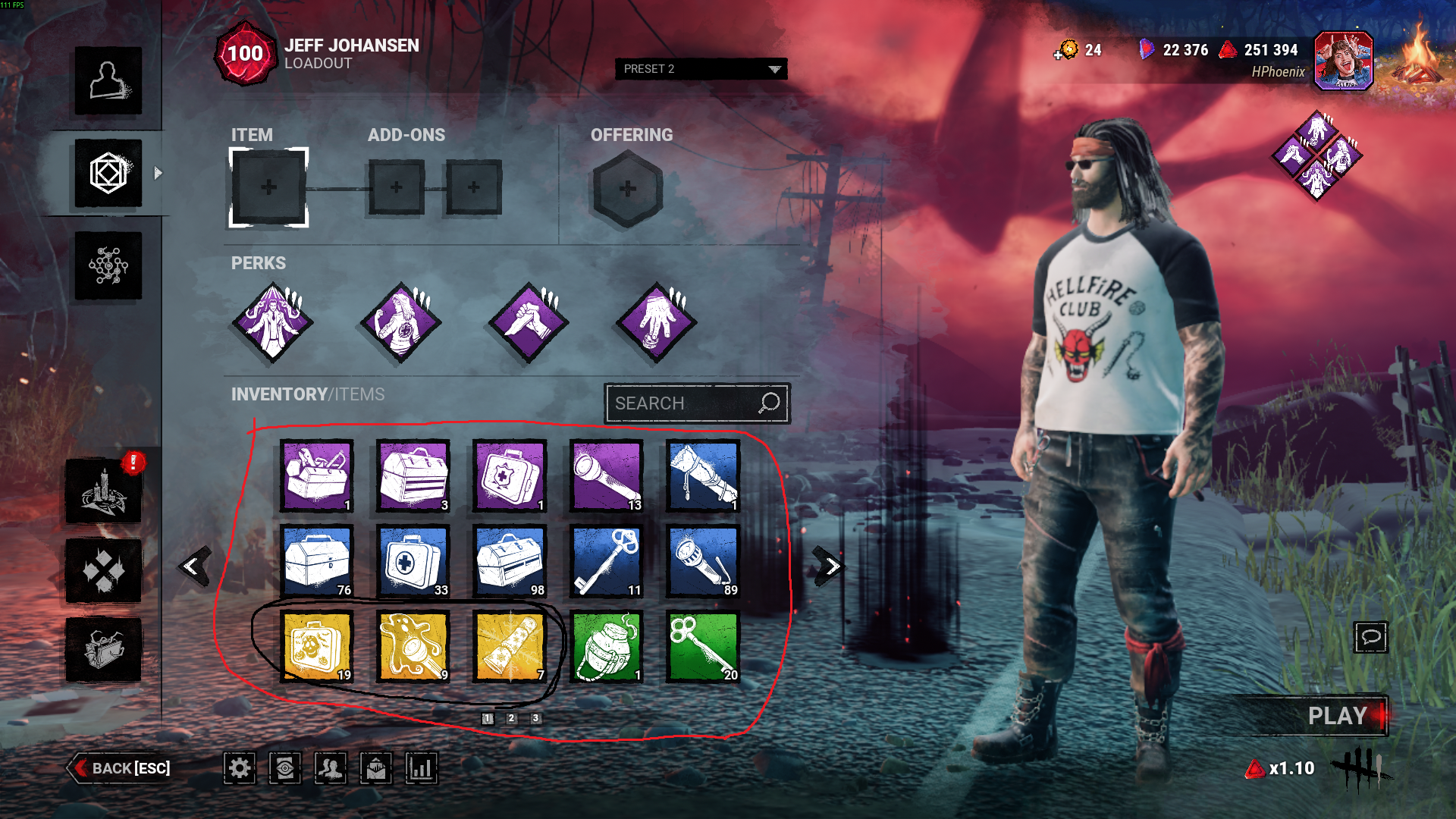Open the bloodweb tab
1456x819 pixels.
pyautogui.click(x=108, y=265)
